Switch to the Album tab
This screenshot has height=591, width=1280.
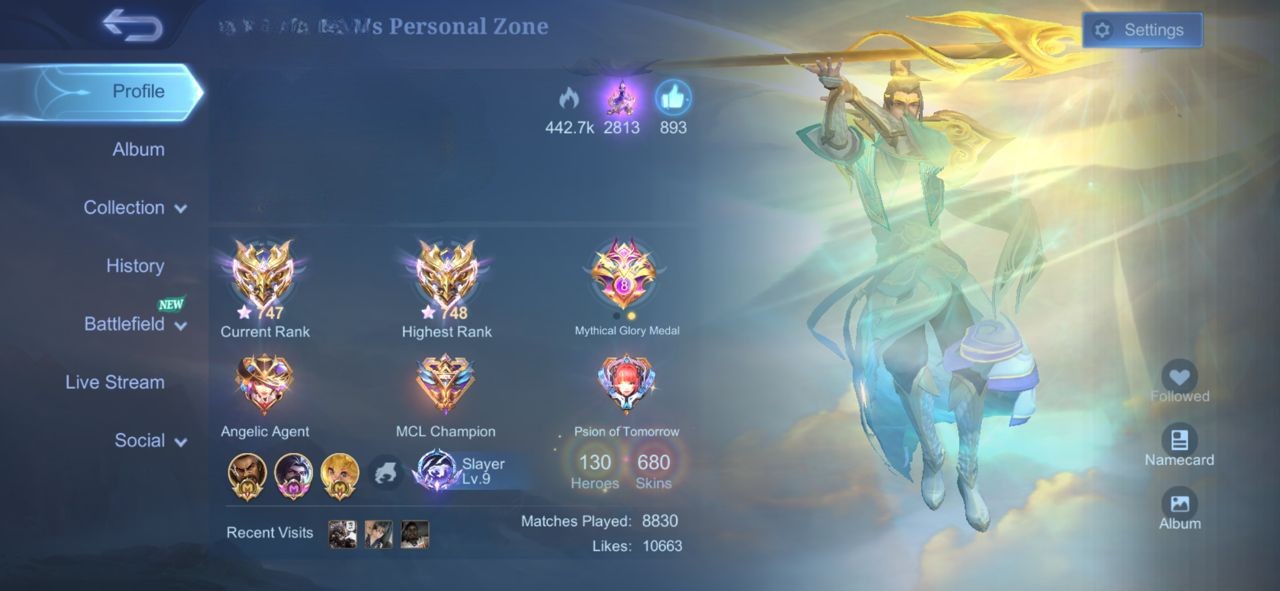click(x=138, y=149)
